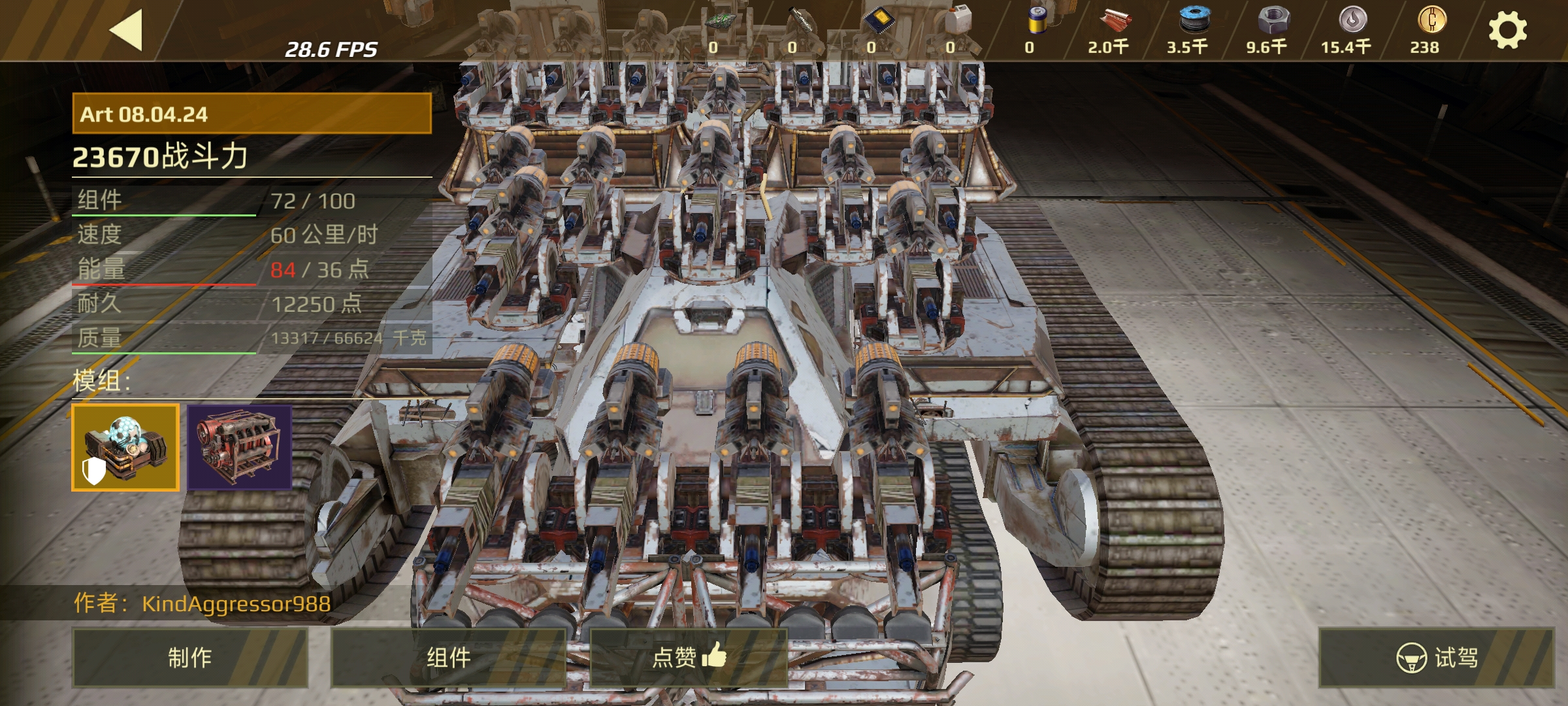Screen dimensions: 1568x706
Task: Tap the hex nut scrap icon
Action: 1272,20
